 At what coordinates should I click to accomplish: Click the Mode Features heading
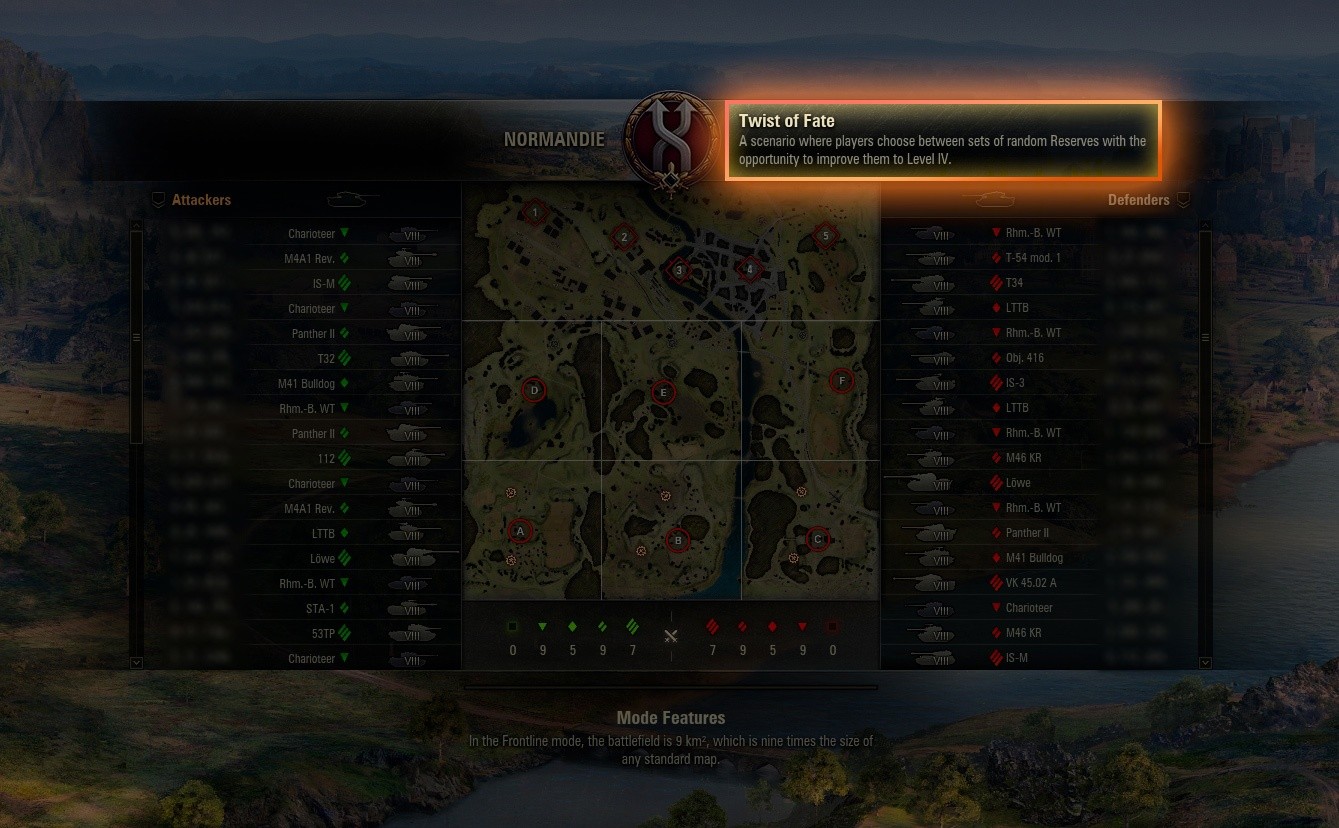coord(670,718)
